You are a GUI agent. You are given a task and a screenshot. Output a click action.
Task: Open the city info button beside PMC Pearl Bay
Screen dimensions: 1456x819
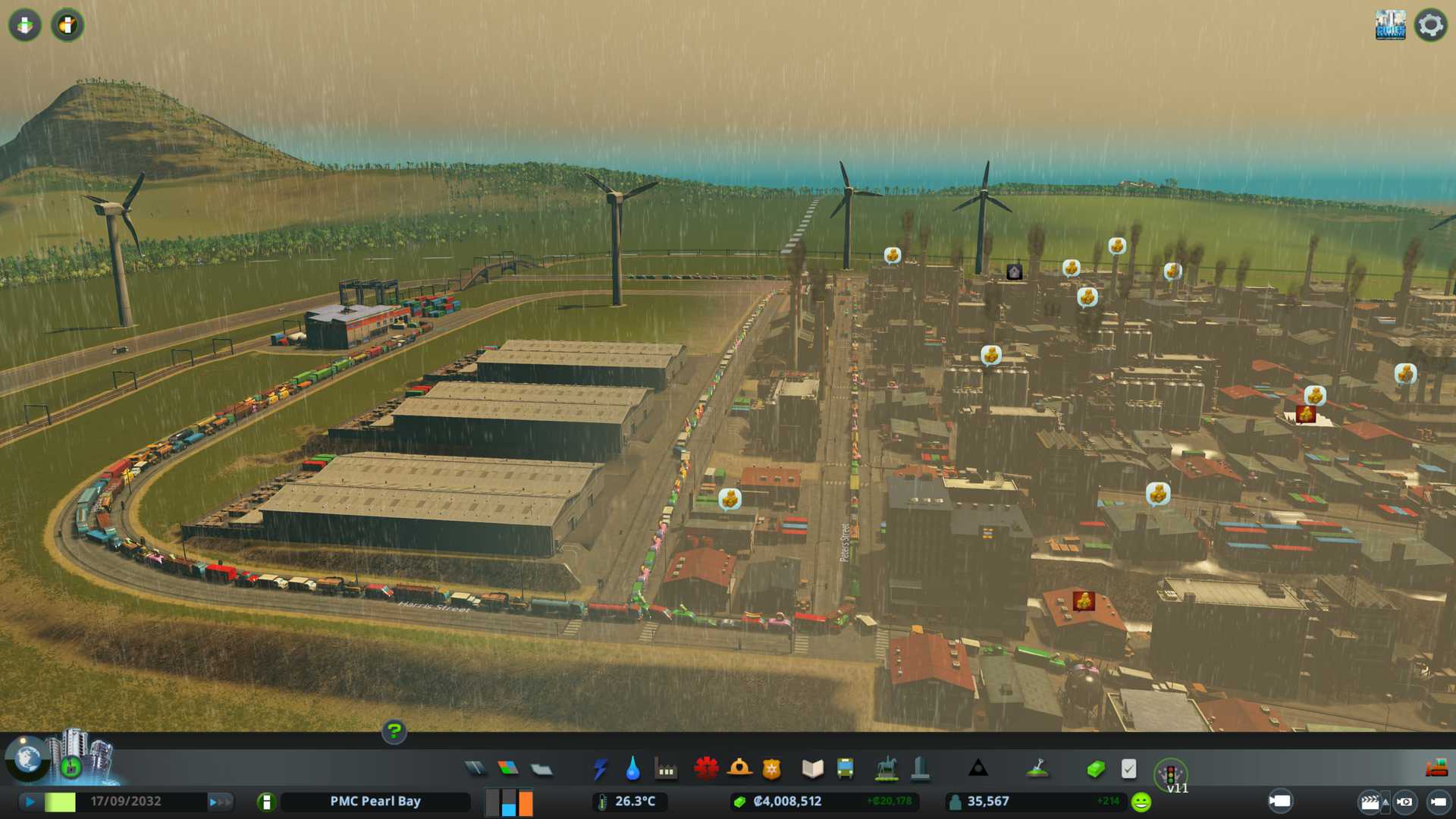pyautogui.click(x=266, y=802)
